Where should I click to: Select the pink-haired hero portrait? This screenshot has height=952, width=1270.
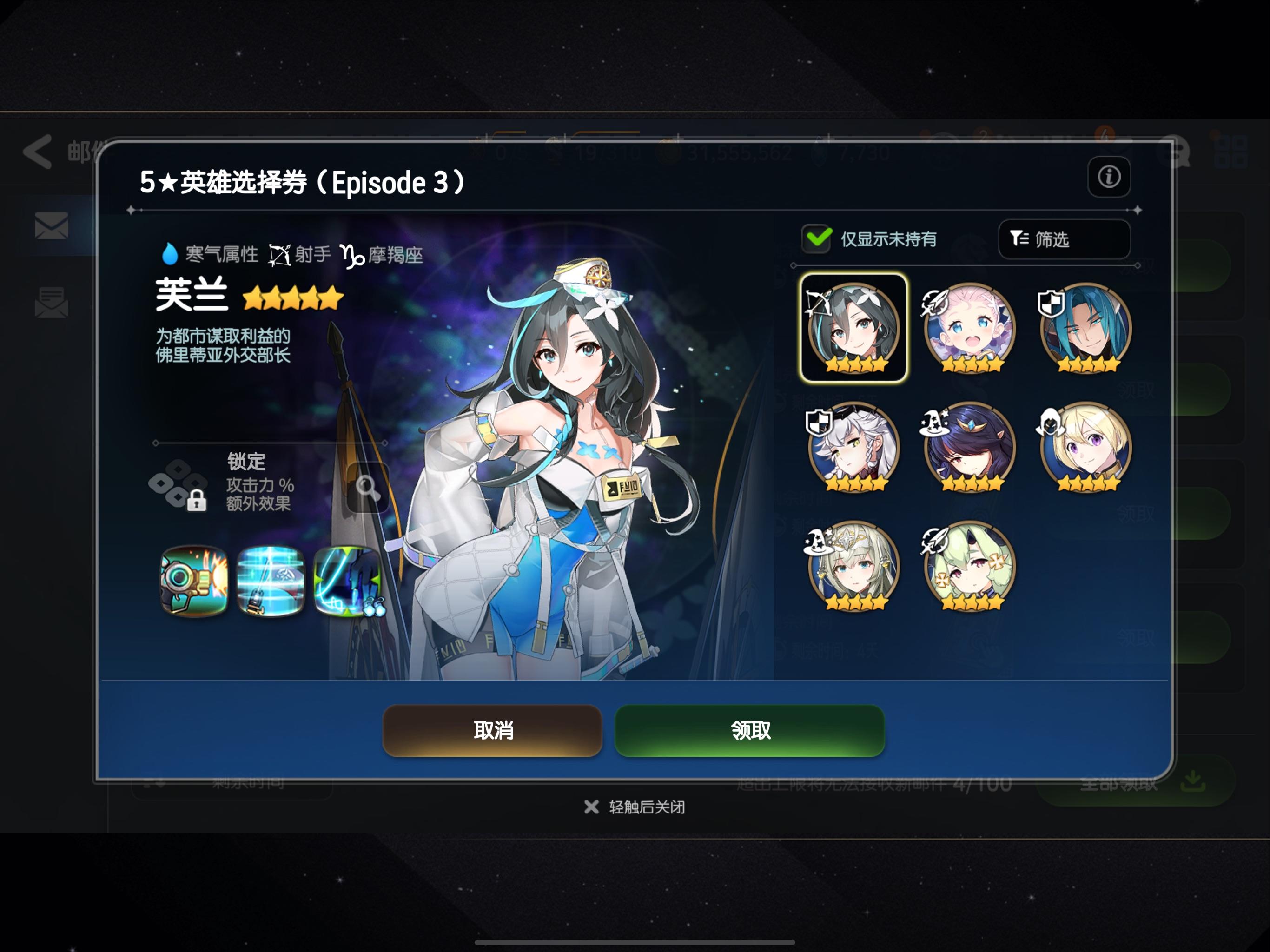(969, 330)
